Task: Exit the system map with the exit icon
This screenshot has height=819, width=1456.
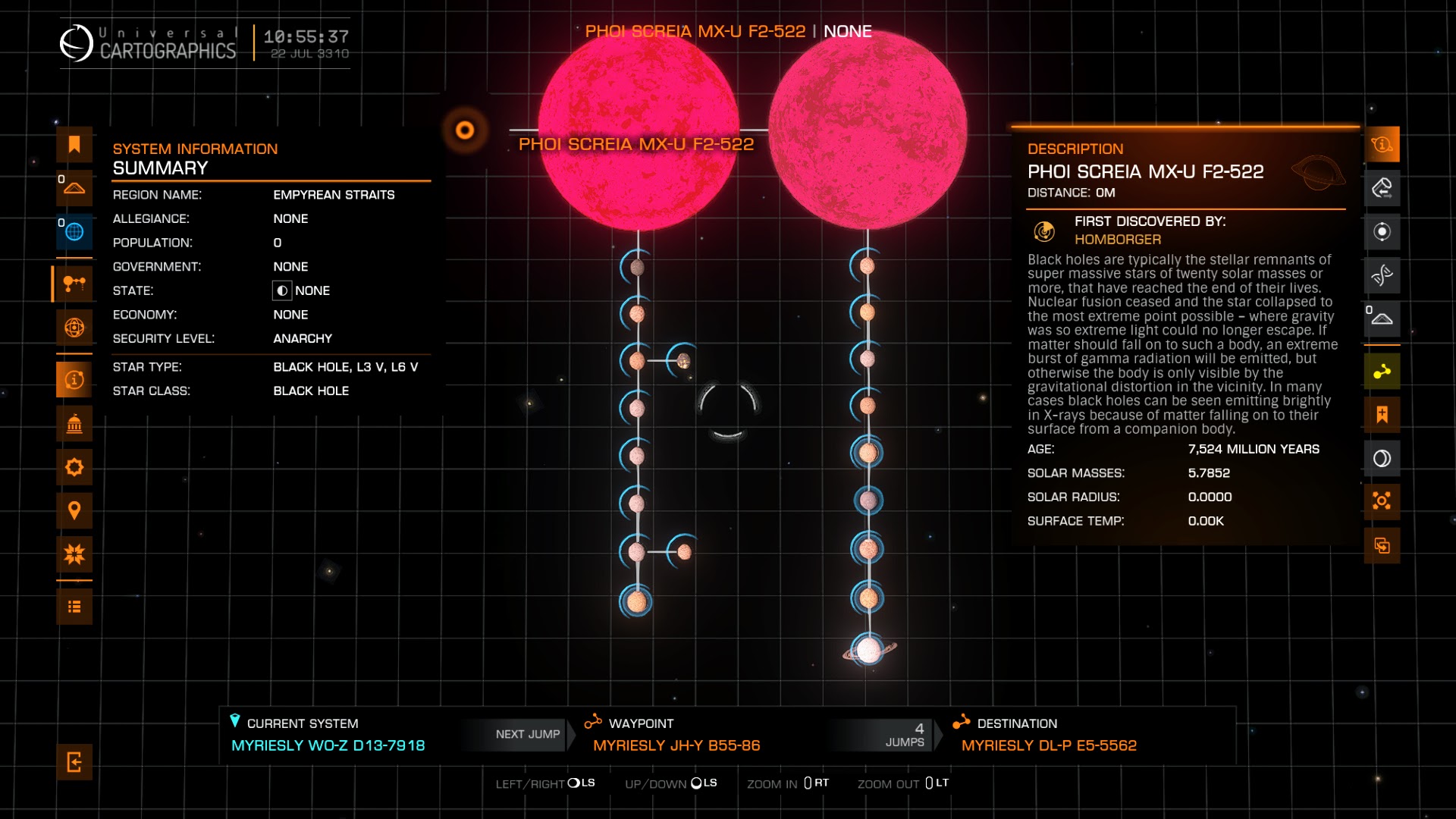Action: (x=74, y=762)
